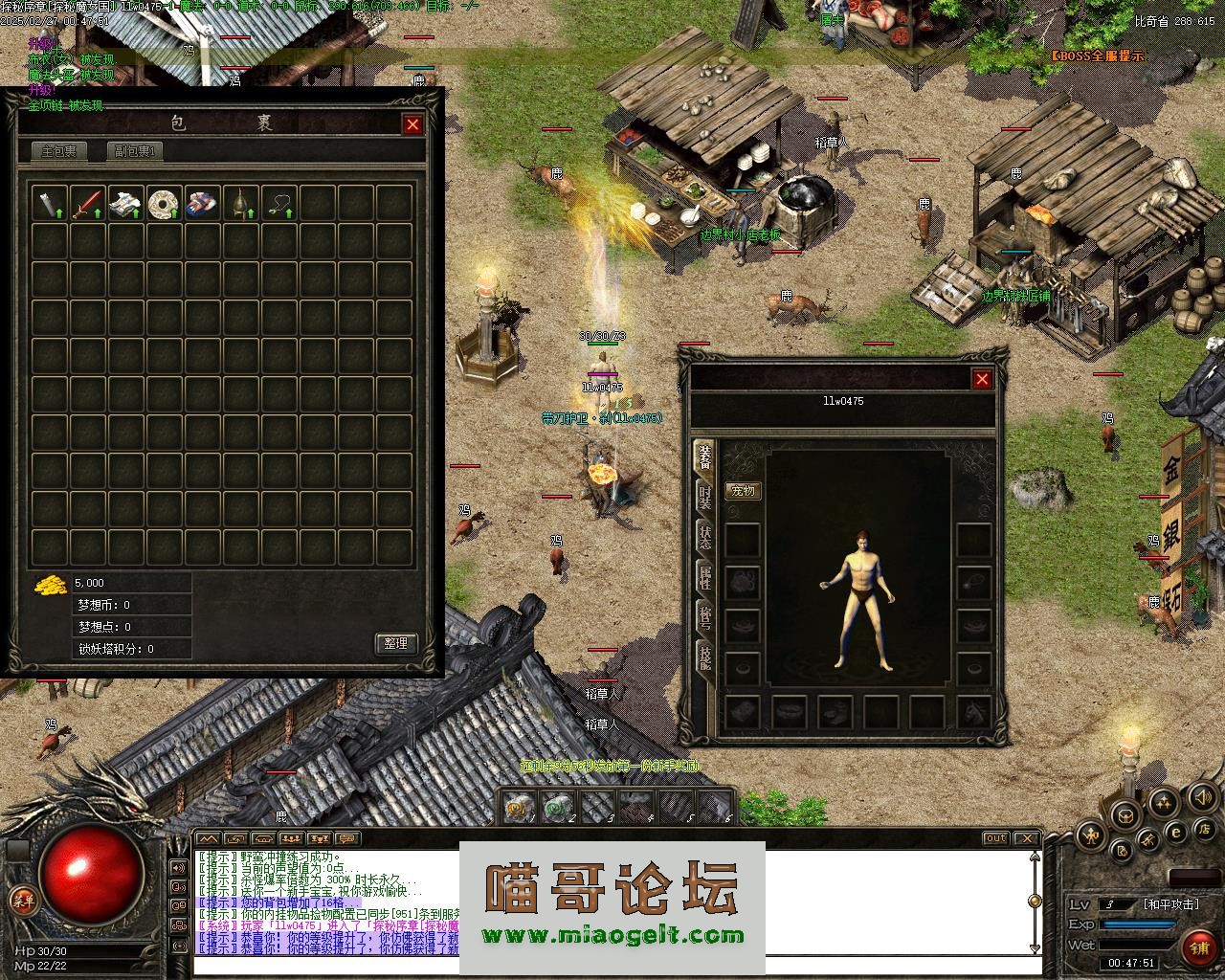The width and height of the screenshot is (1225, 980).
Task: Click the chat window's out button
Action: pyautogui.click(x=996, y=838)
